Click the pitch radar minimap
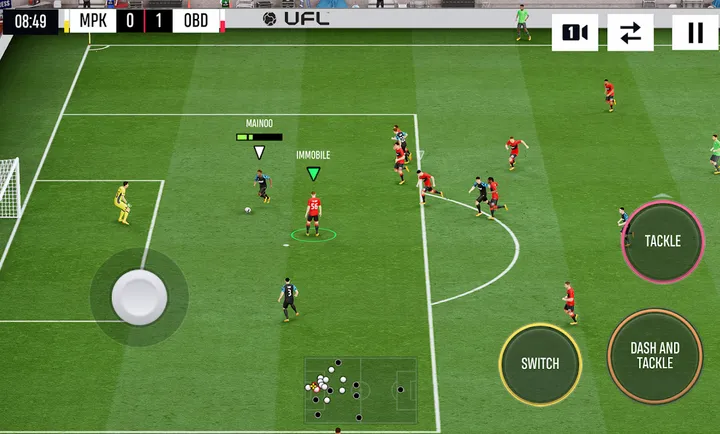Image resolution: width=720 pixels, height=434 pixels. pos(360,390)
